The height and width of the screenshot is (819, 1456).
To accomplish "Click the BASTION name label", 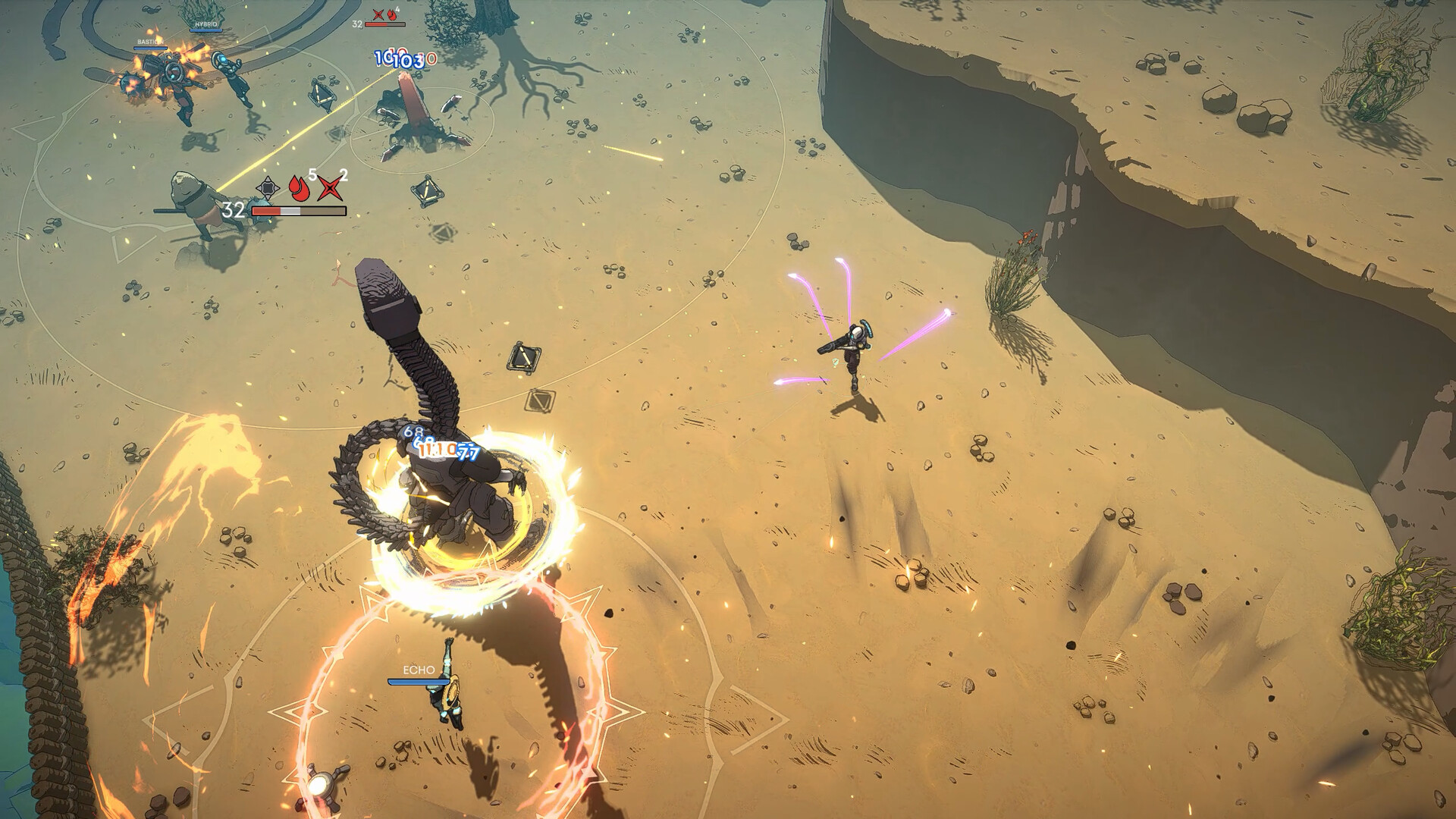I will click(150, 42).
